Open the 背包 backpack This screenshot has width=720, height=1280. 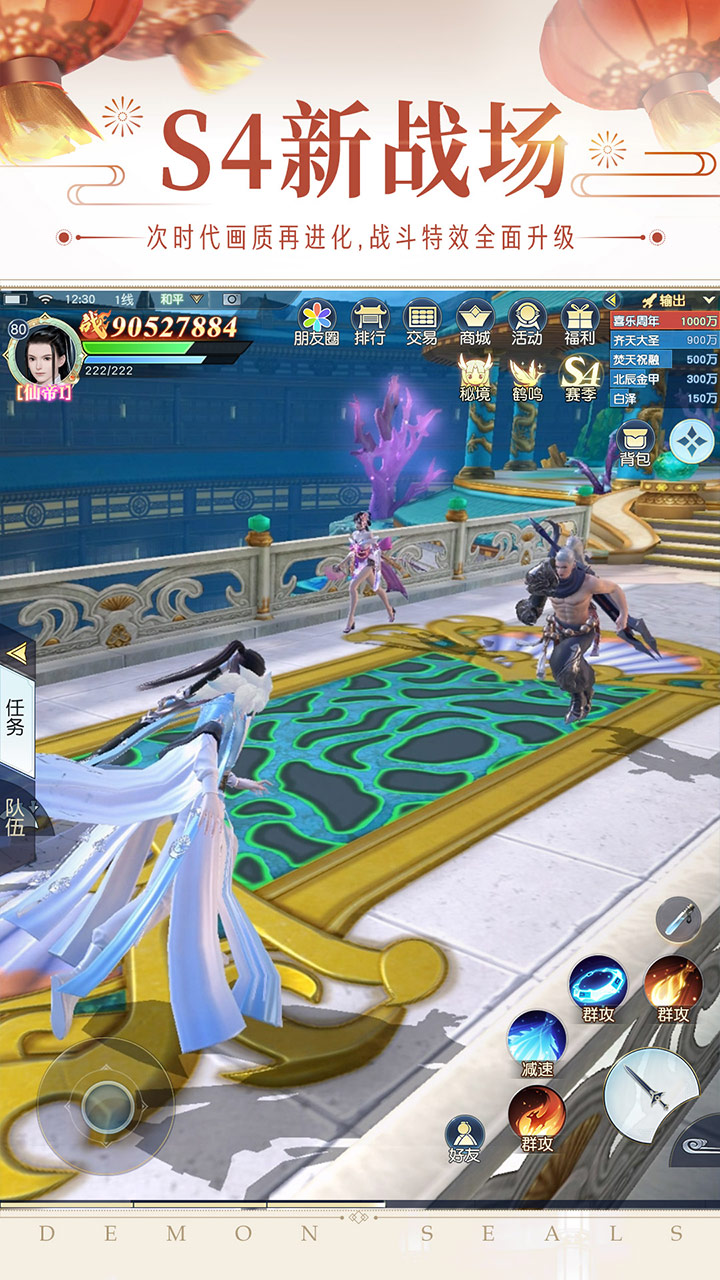click(635, 443)
